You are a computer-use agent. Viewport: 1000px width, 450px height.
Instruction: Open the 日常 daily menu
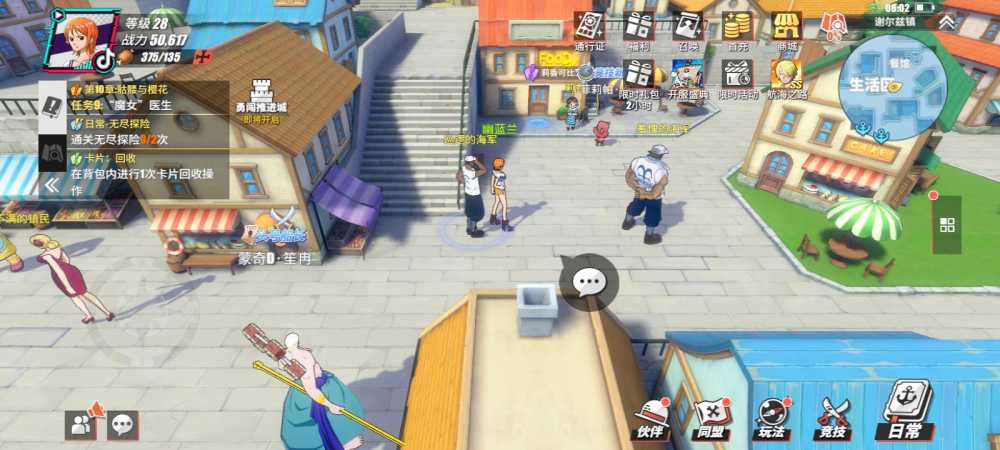(x=904, y=412)
